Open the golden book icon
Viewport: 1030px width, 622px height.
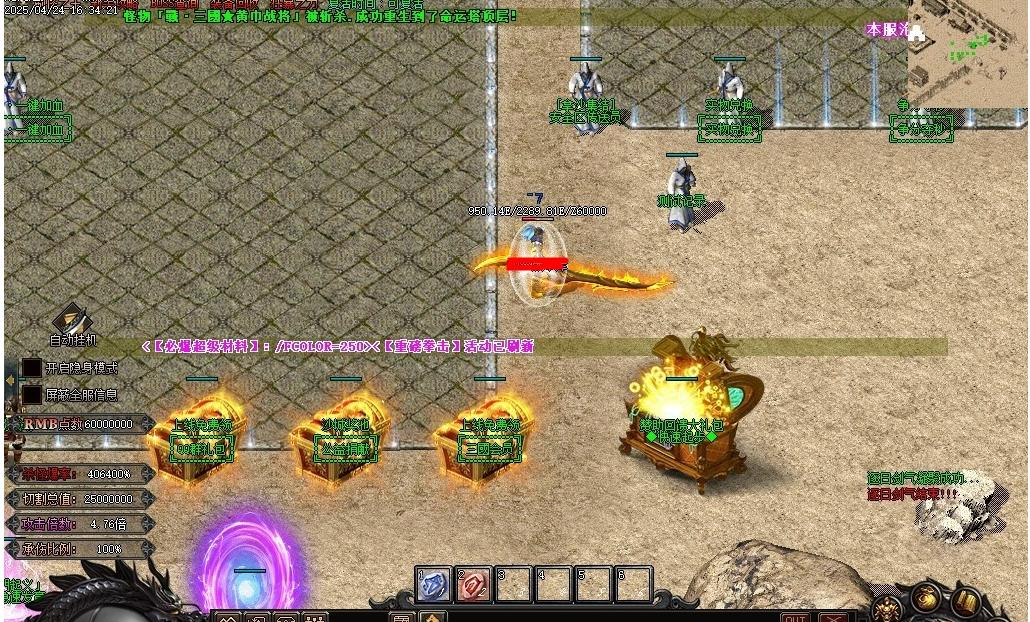coord(964,602)
